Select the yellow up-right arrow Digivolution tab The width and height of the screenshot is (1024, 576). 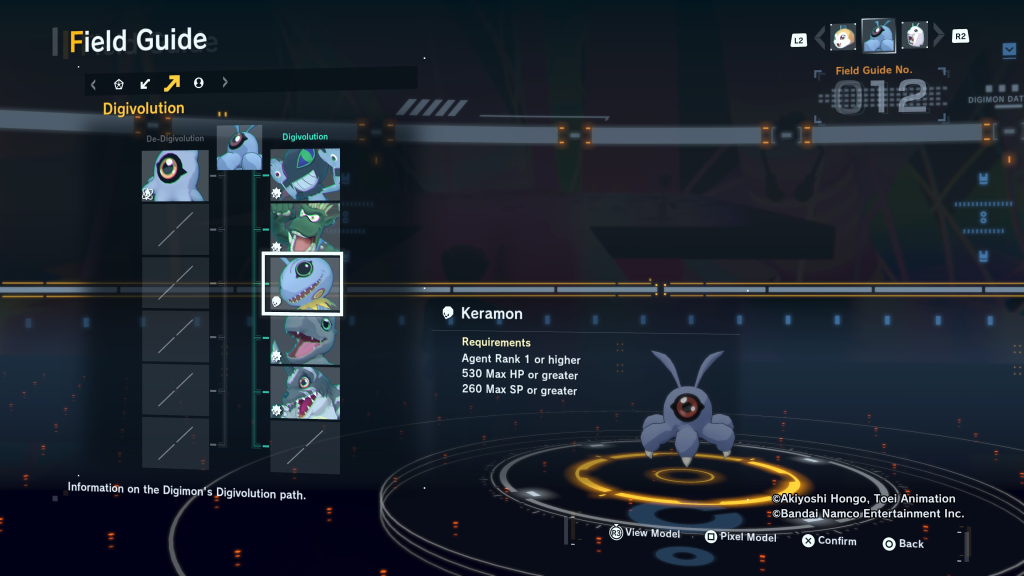pyautogui.click(x=172, y=84)
